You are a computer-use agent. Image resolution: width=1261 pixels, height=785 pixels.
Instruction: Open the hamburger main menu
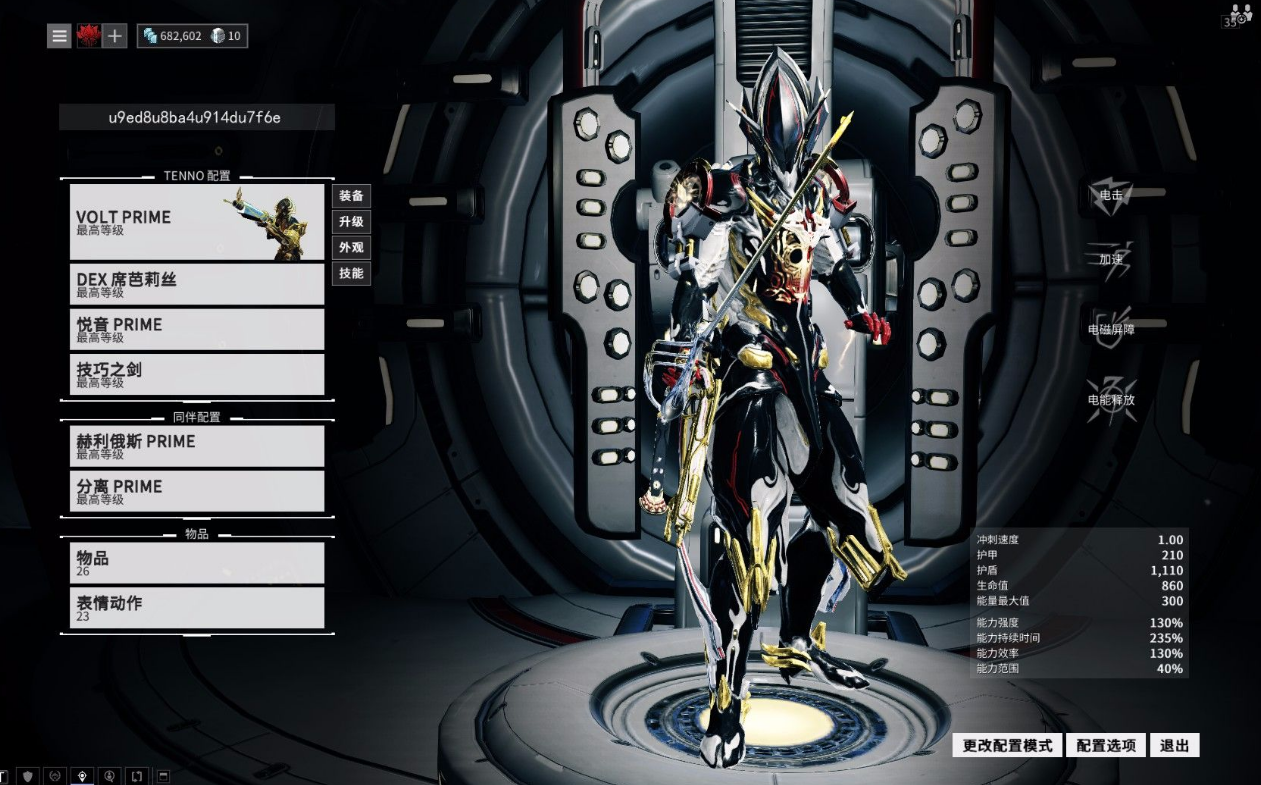60,36
